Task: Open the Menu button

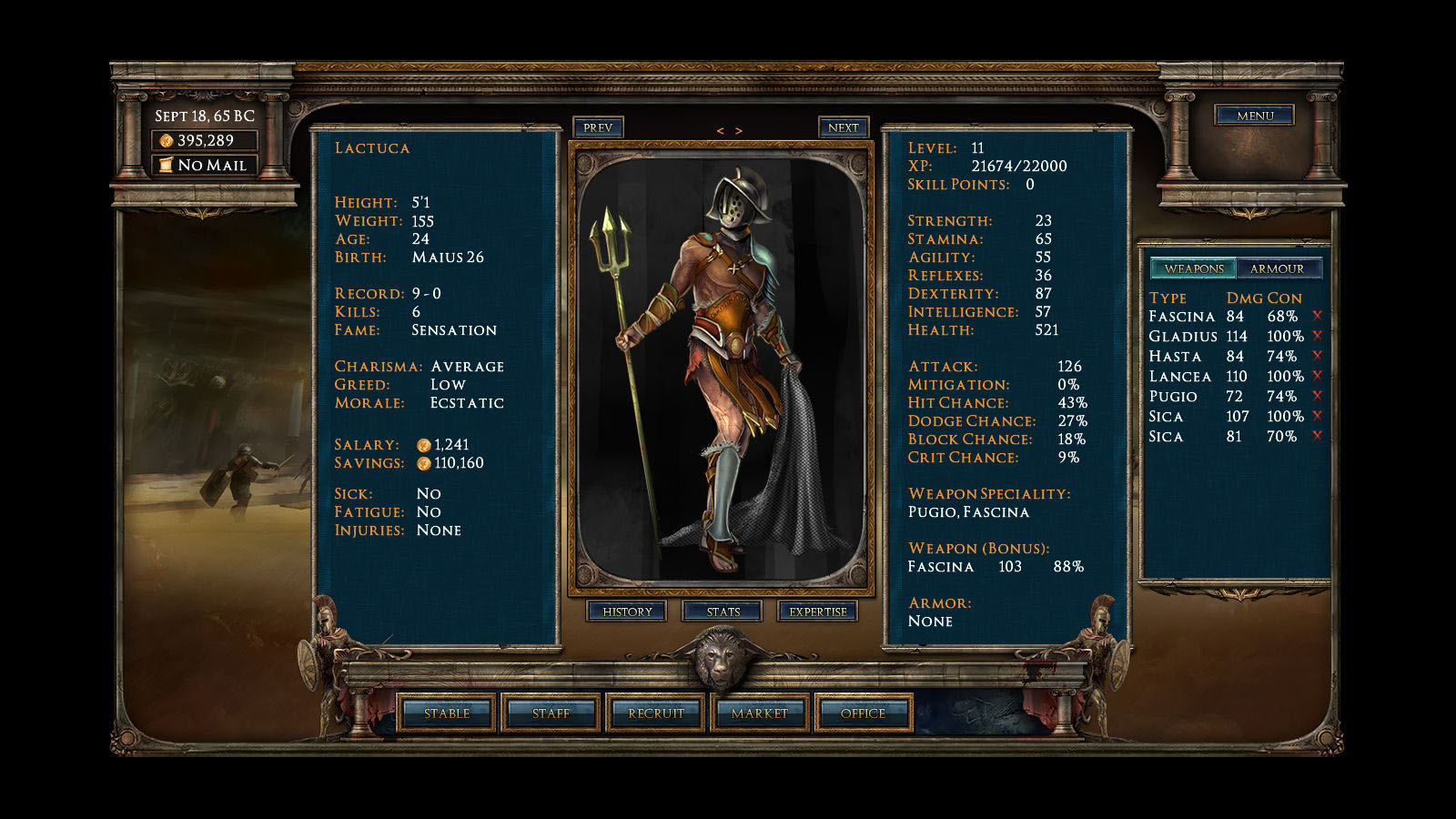Action: click(x=1255, y=116)
